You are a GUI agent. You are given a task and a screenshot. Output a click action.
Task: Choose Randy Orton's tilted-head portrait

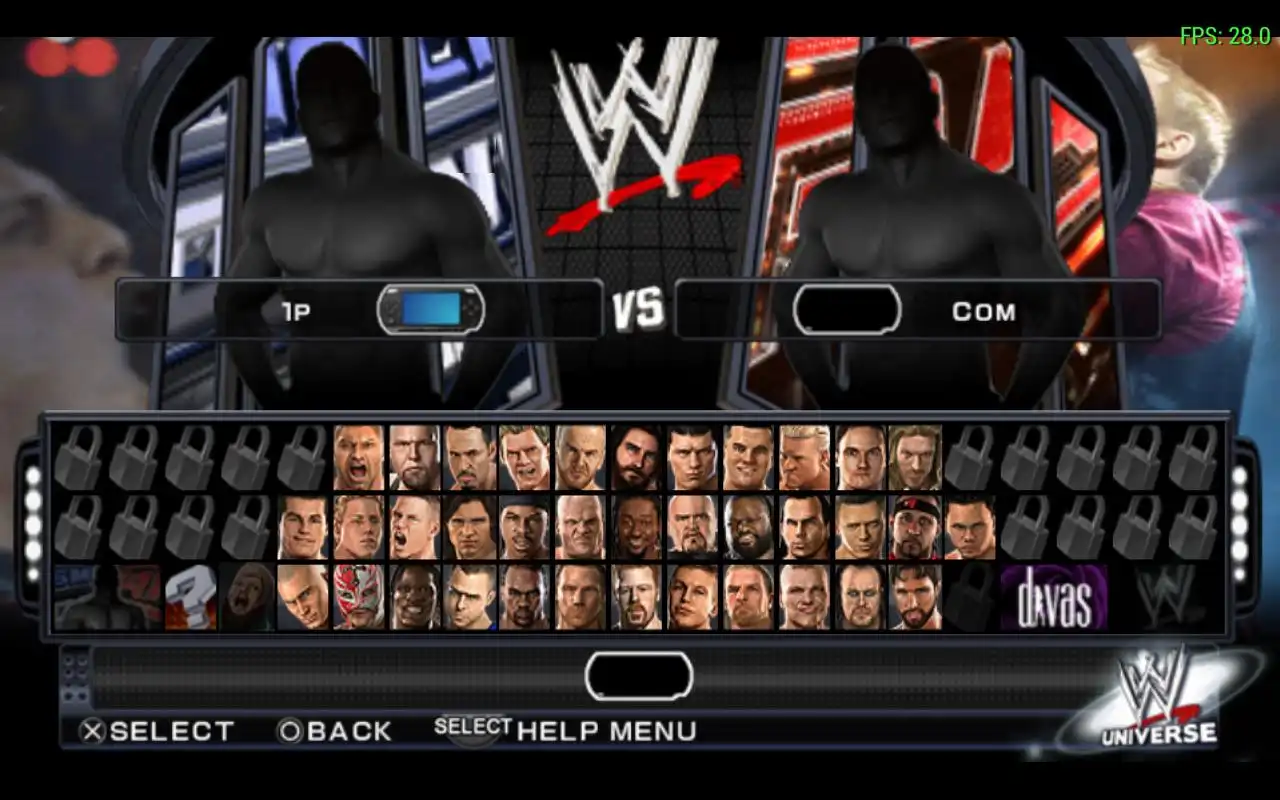coord(303,597)
